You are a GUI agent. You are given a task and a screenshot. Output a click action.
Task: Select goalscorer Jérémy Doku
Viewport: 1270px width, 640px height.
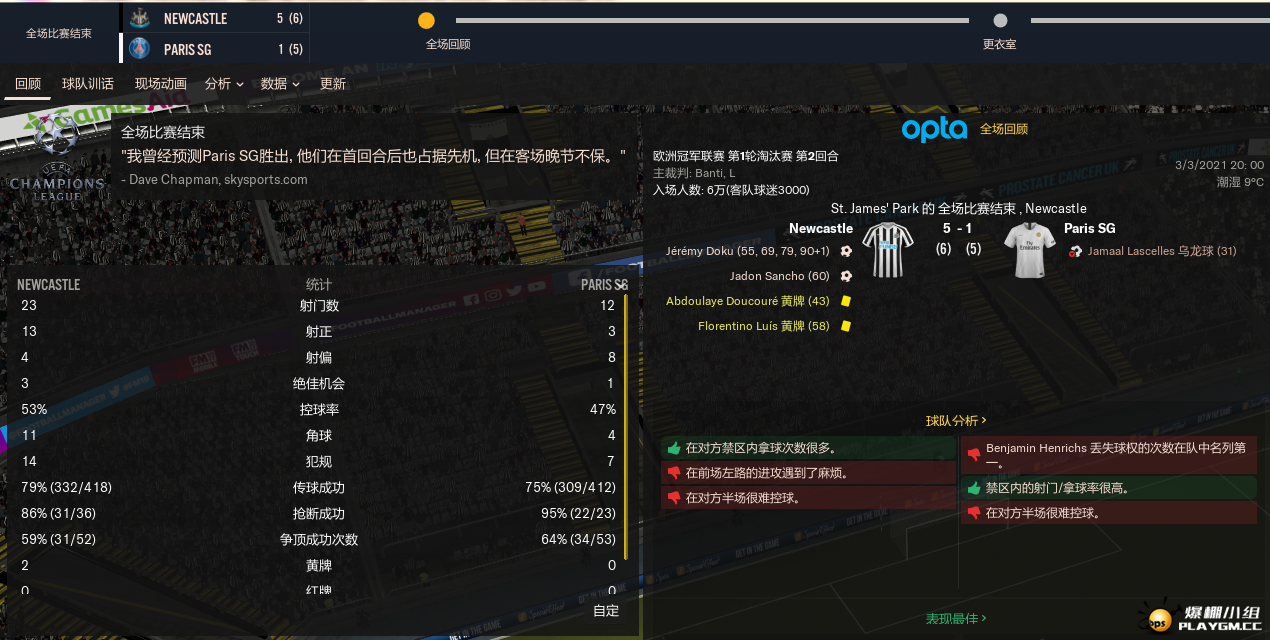click(747, 251)
